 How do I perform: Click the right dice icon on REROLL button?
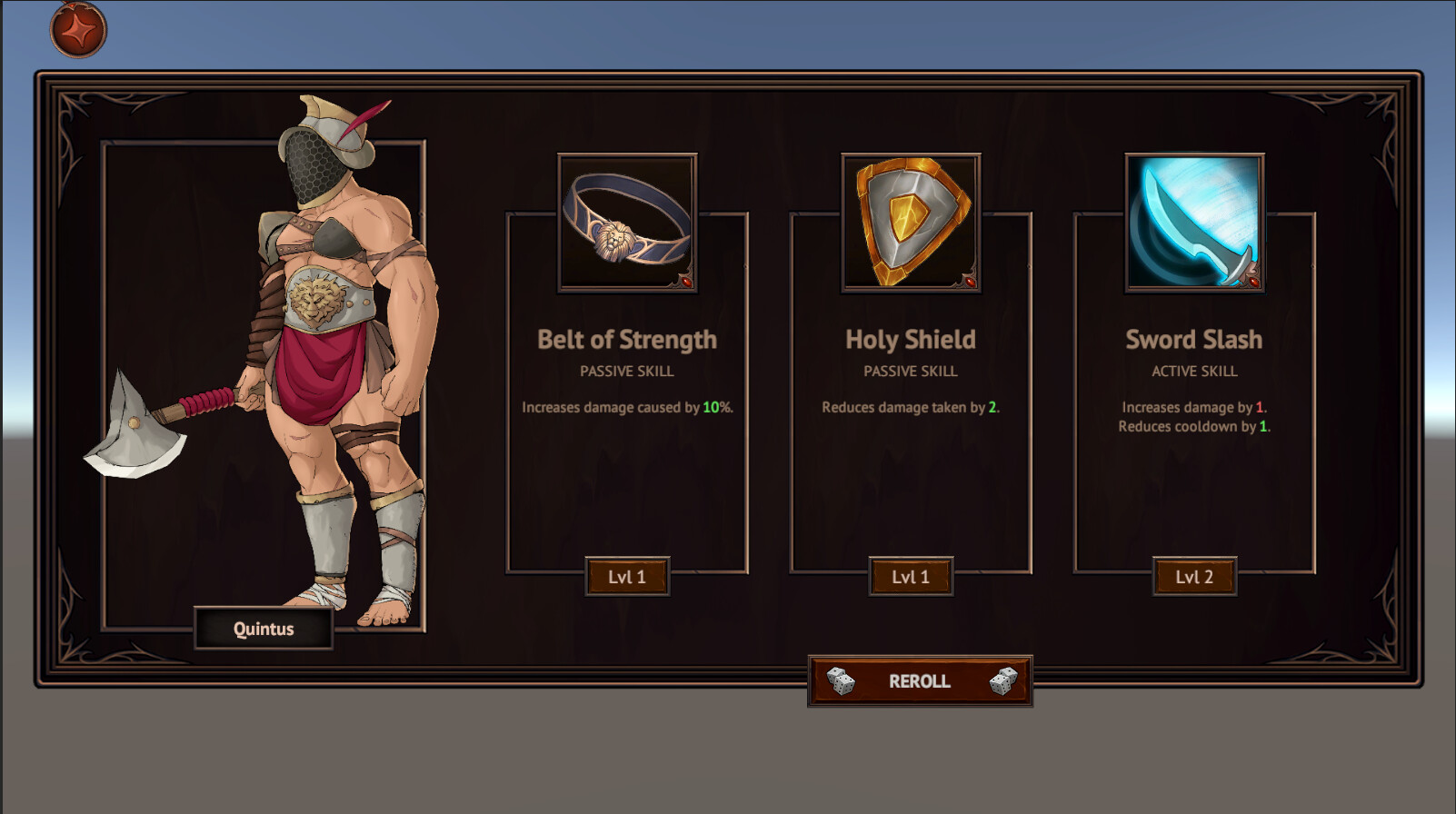(1002, 680)
